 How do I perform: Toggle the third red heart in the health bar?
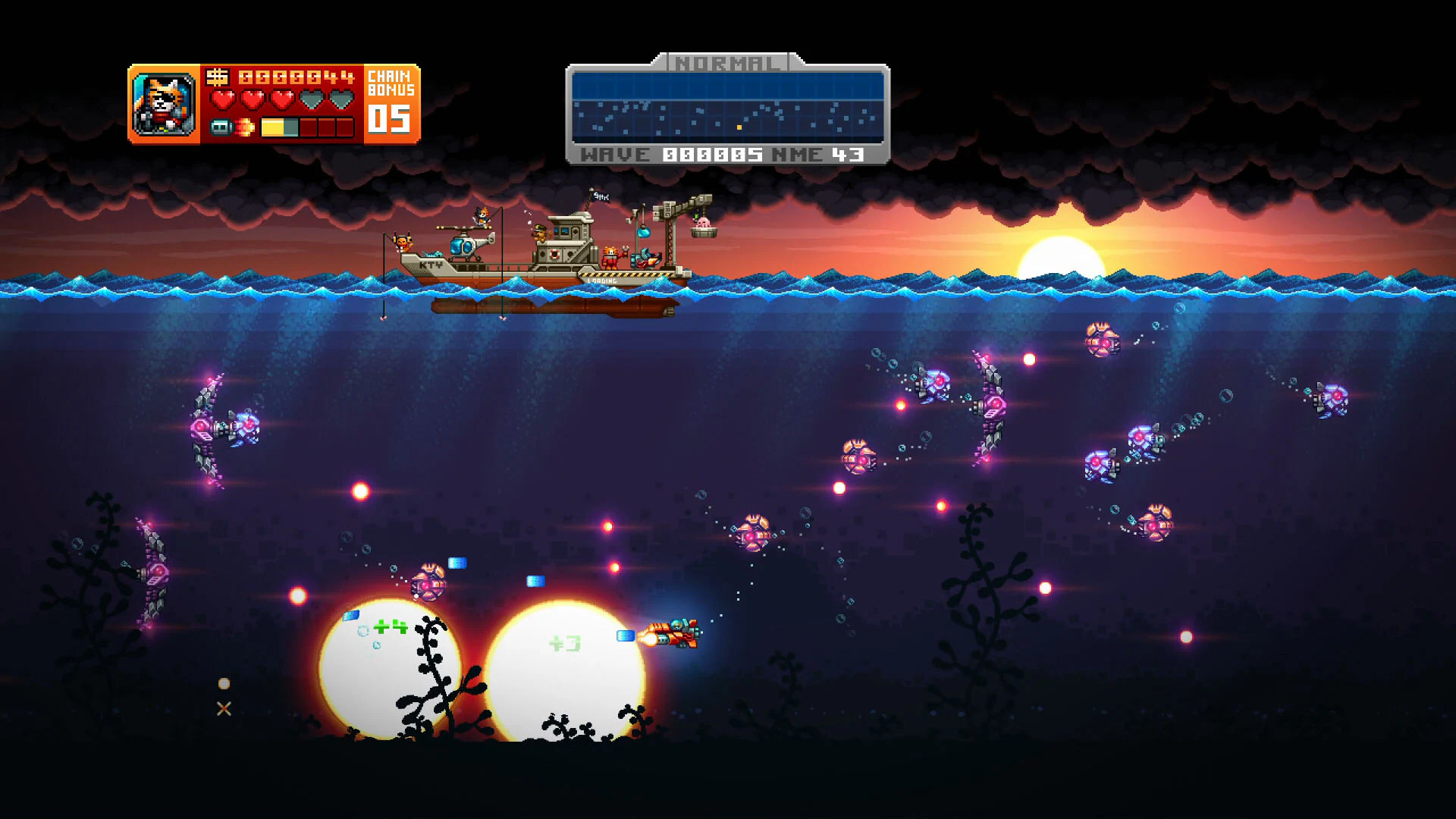point(284,99)
